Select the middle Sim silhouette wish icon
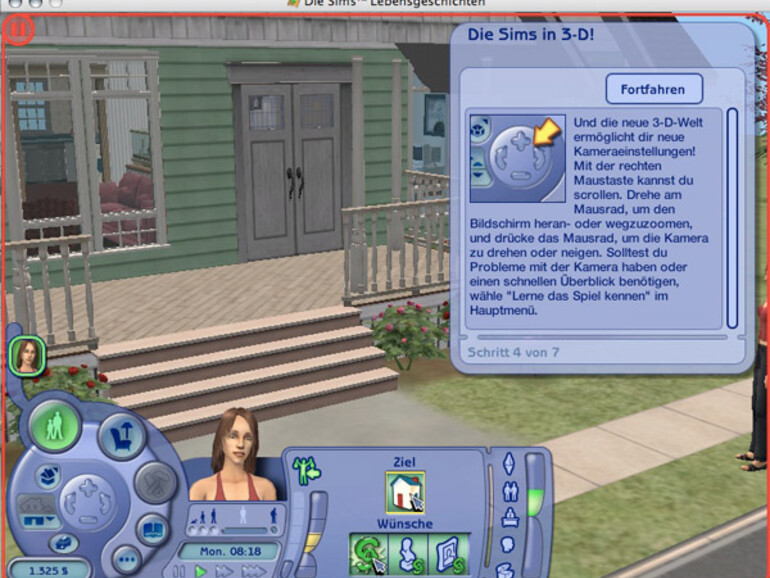Screen dimensions: 770x578 [x=408, y=554]
